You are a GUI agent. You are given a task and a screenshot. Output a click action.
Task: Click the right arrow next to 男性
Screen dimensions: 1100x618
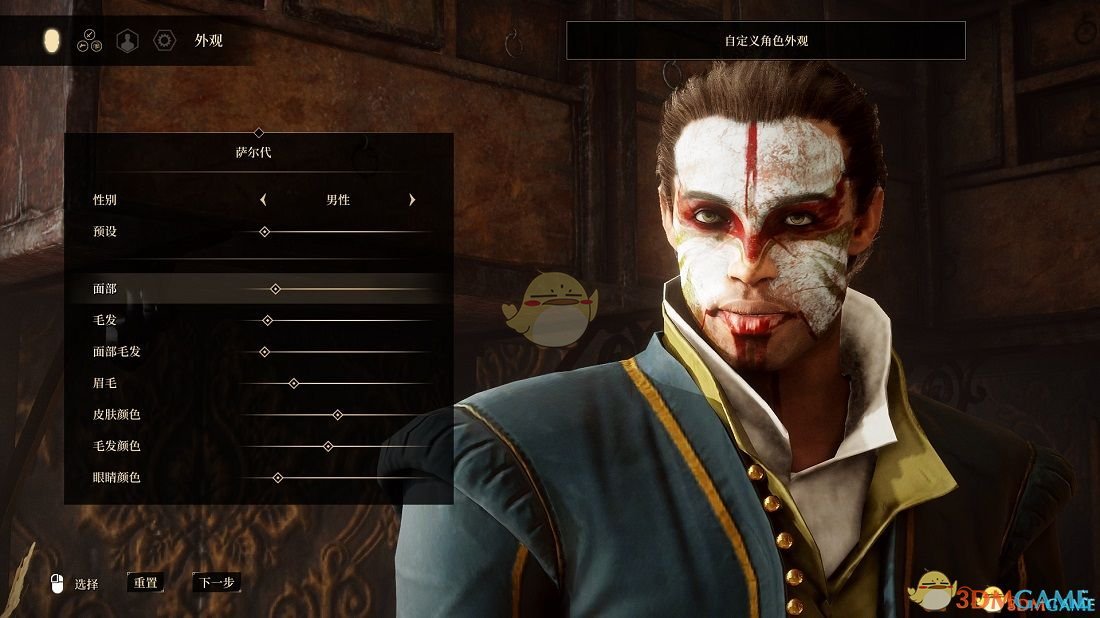click(x=412, y=200)
